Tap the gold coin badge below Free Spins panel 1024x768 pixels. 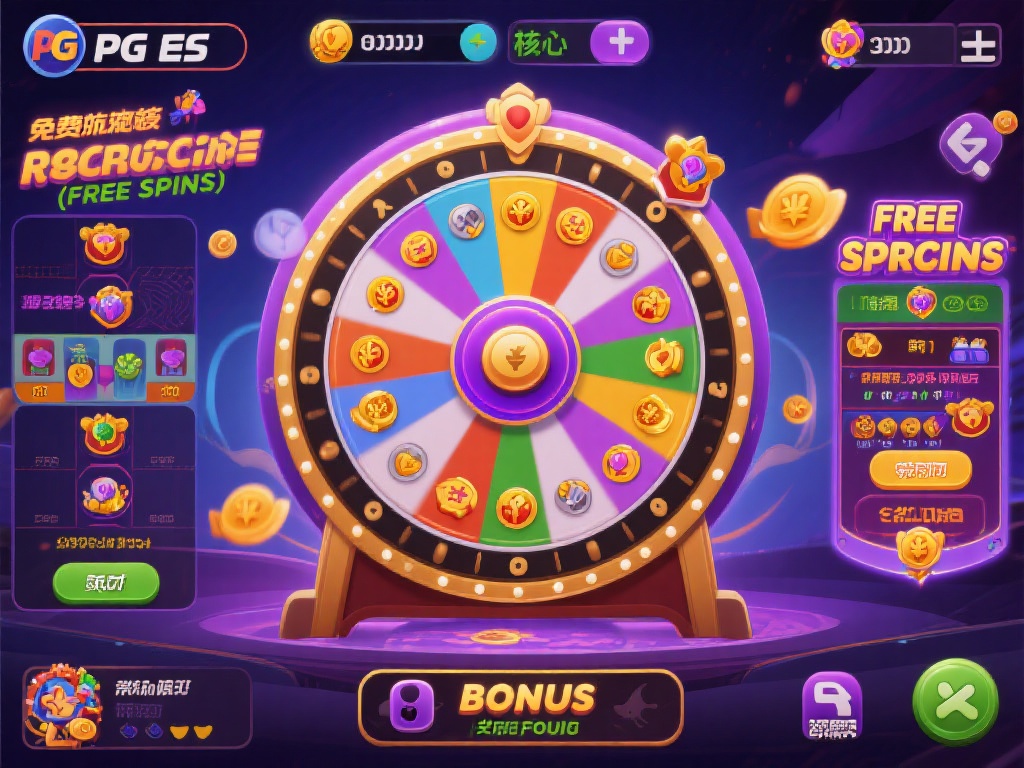(918, 549)
